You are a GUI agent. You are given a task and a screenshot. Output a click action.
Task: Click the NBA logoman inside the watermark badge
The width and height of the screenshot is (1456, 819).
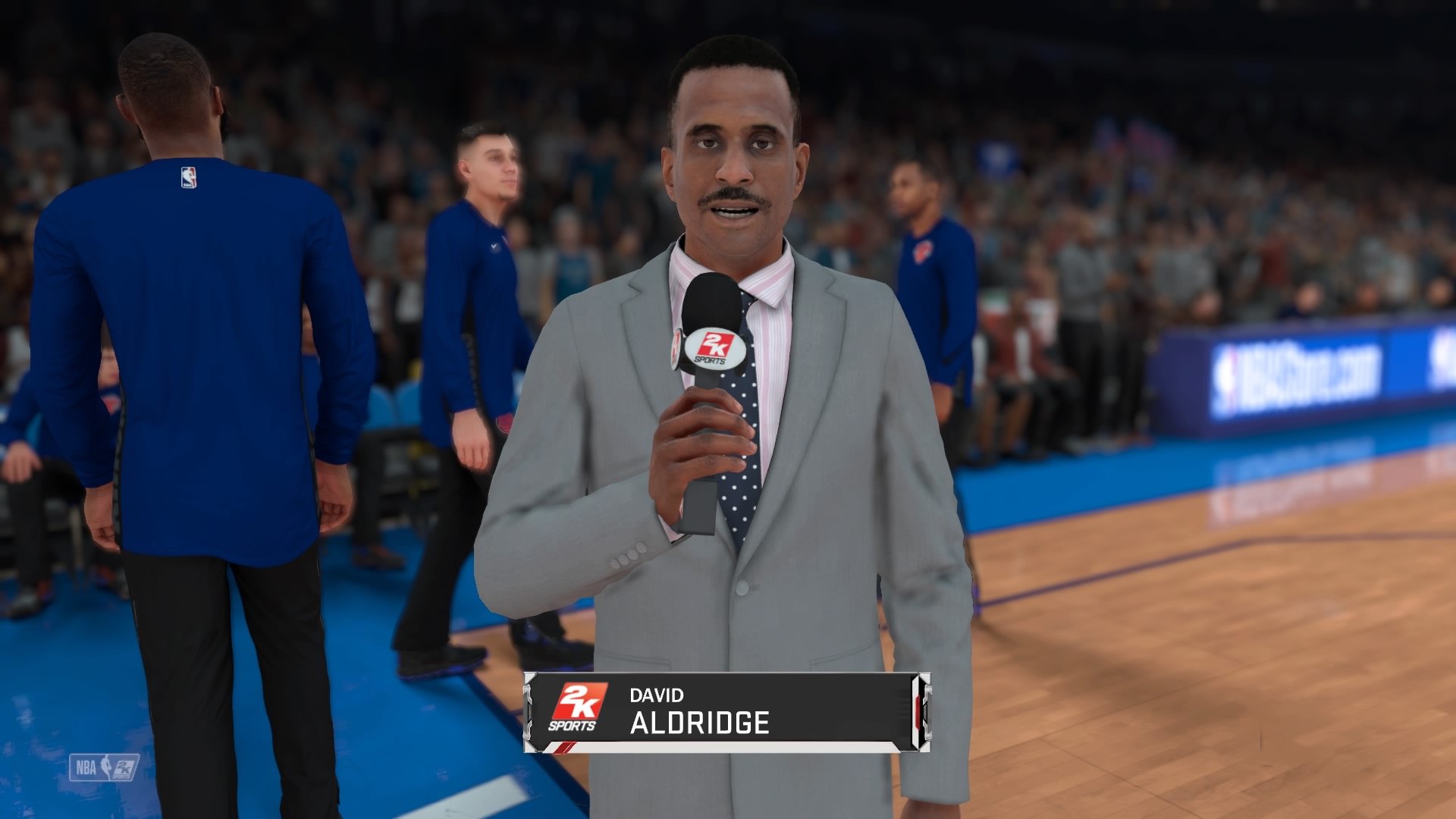point(106,766)
